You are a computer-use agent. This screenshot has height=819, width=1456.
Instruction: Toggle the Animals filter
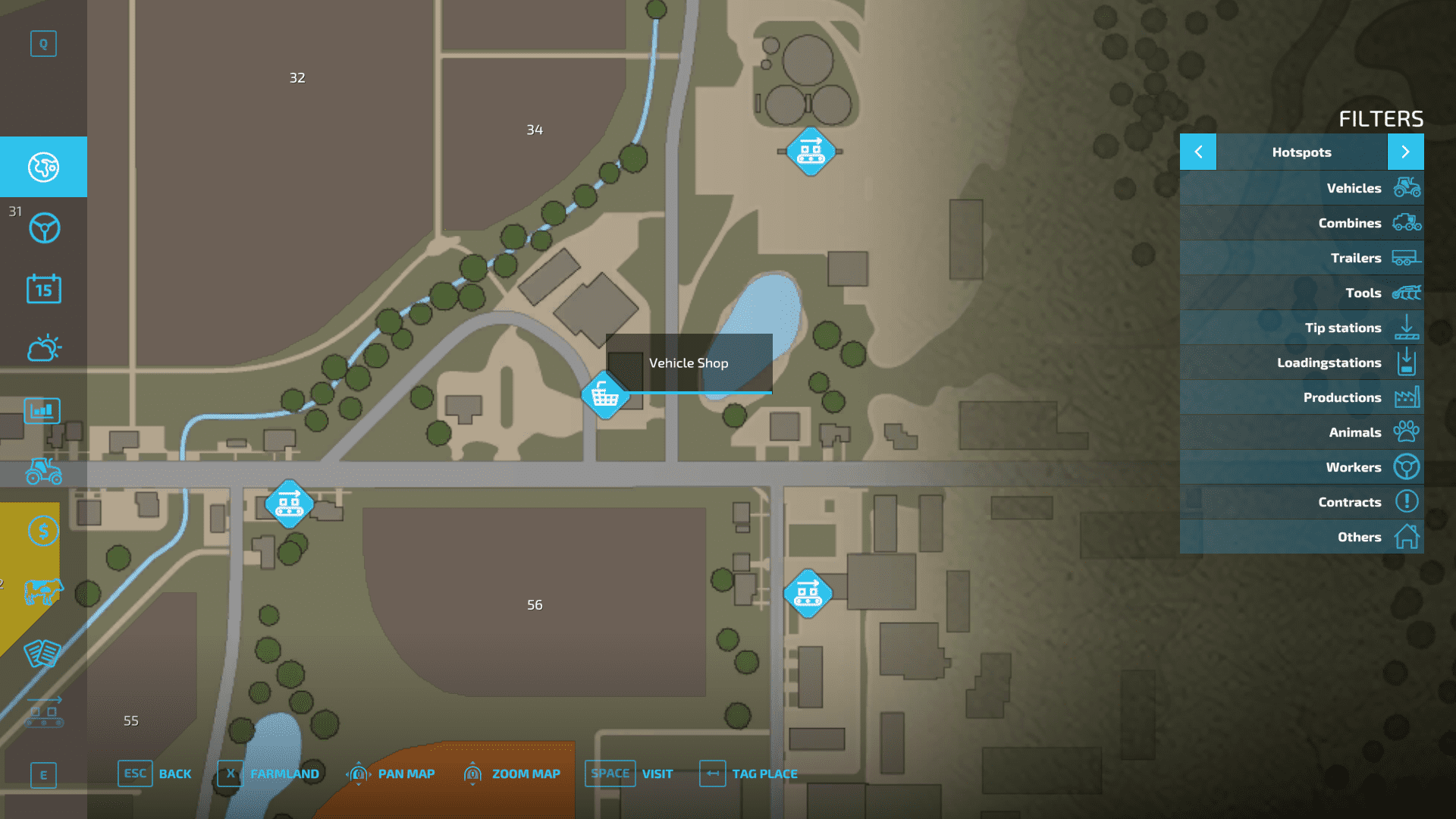point(1301,432)
